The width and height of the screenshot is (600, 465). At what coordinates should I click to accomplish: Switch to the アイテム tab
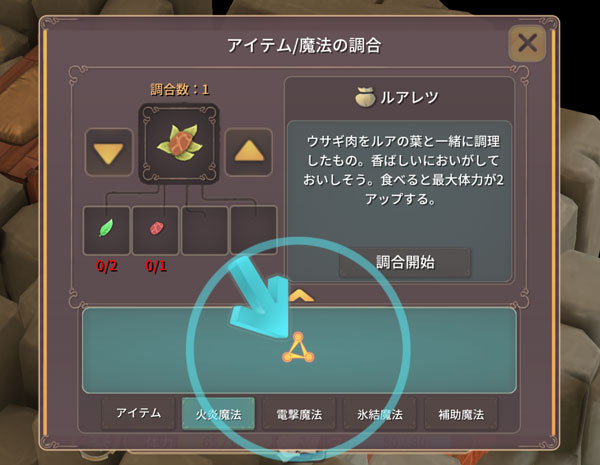138,413
